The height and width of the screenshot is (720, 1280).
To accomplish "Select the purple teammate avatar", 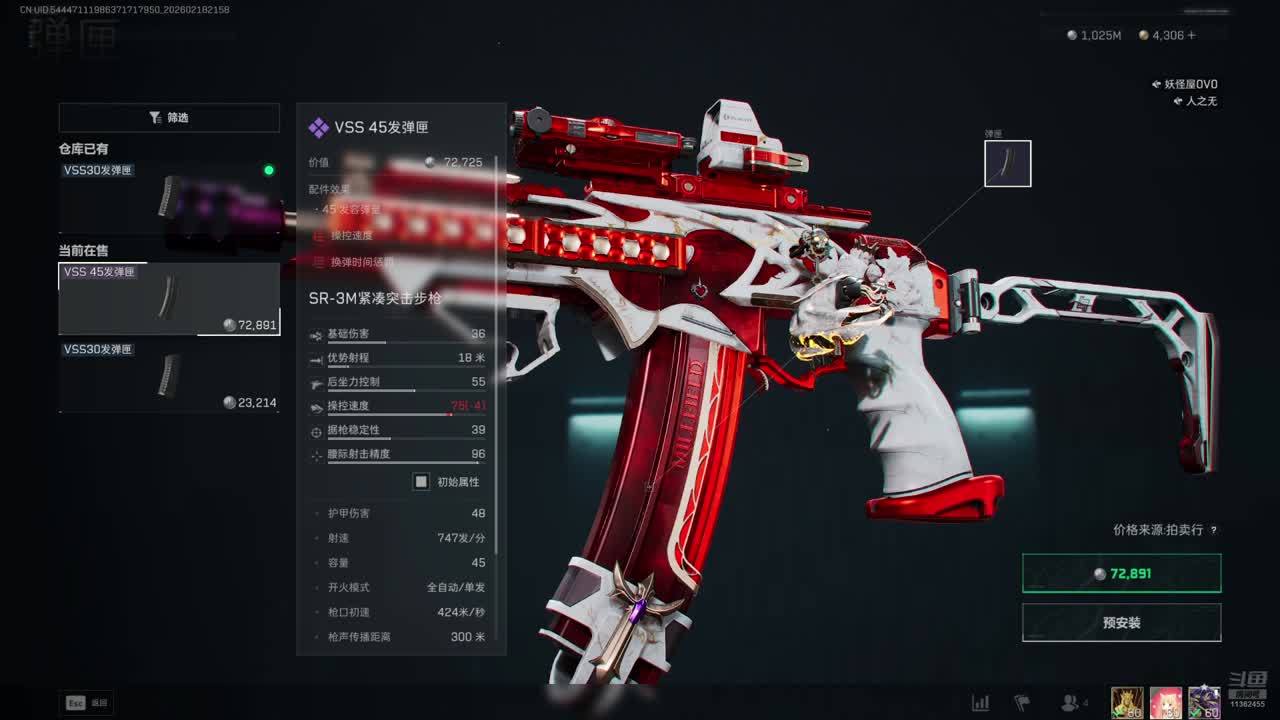I will pos(1204,702).
